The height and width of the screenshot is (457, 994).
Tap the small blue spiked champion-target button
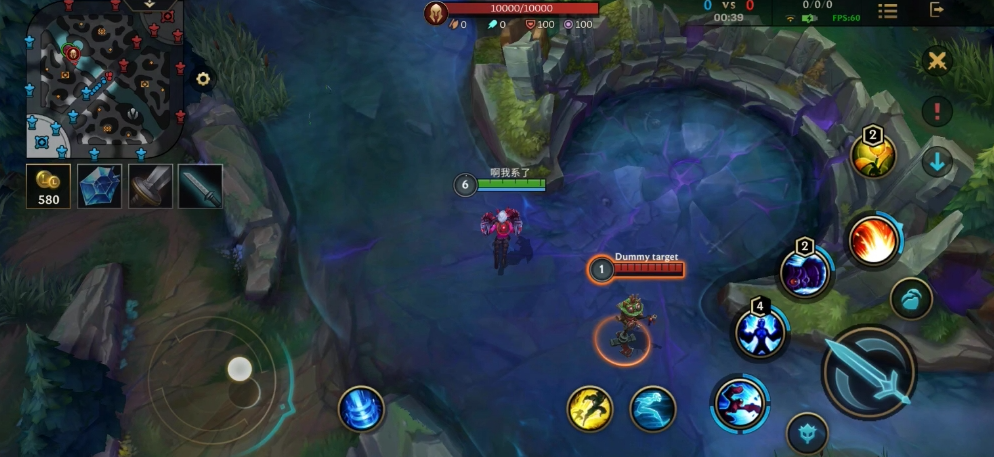(x=807, y=434)
